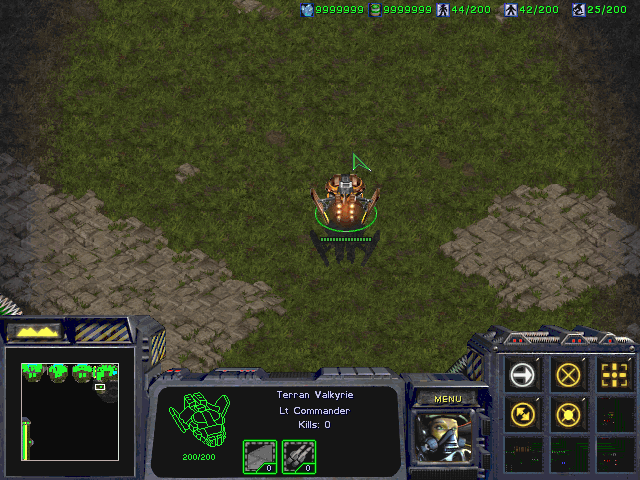Screen dimensions: 640x480
Task: Use the Hold Position command
Action: 568,413
